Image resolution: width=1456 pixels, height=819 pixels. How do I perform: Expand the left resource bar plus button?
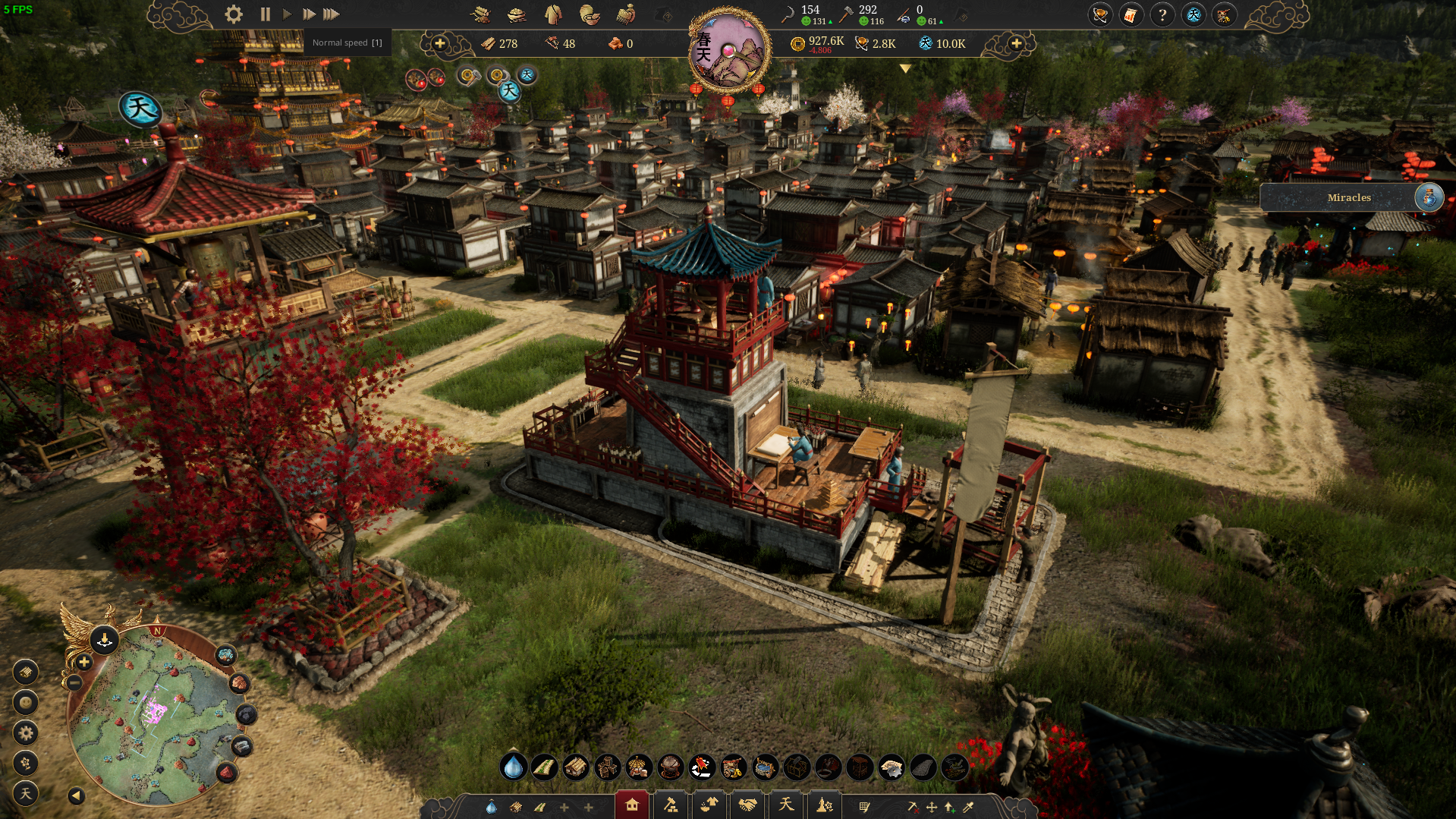point(439,43)
